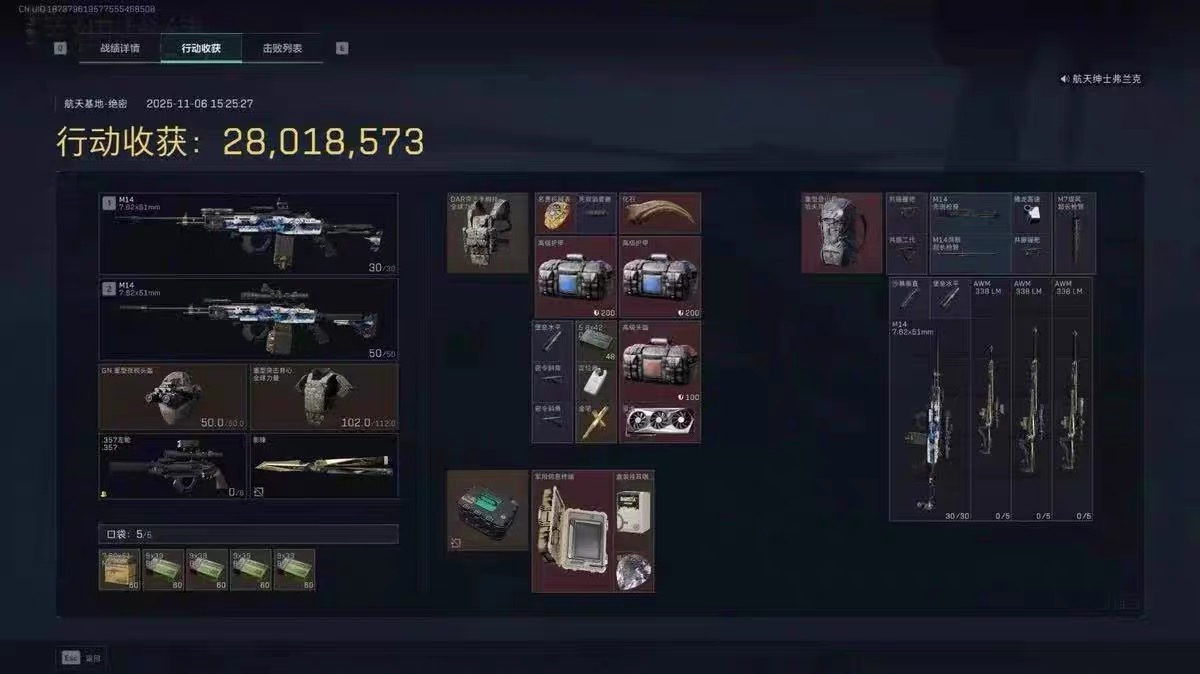Select the graphics card item
Screen dimensions: 1200x674
click(660, 424)
